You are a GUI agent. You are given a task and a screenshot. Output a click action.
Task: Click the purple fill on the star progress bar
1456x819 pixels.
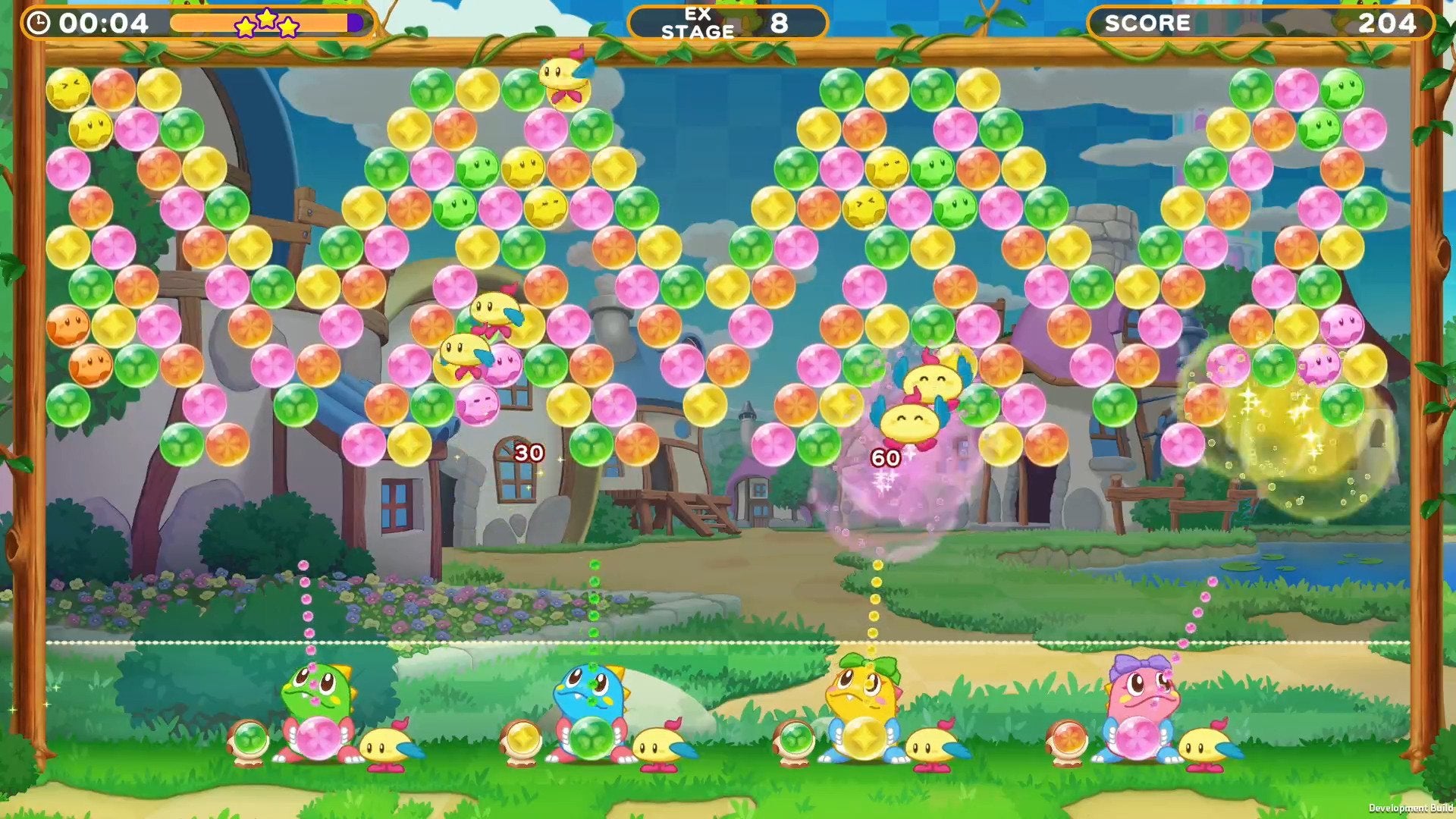355,23
